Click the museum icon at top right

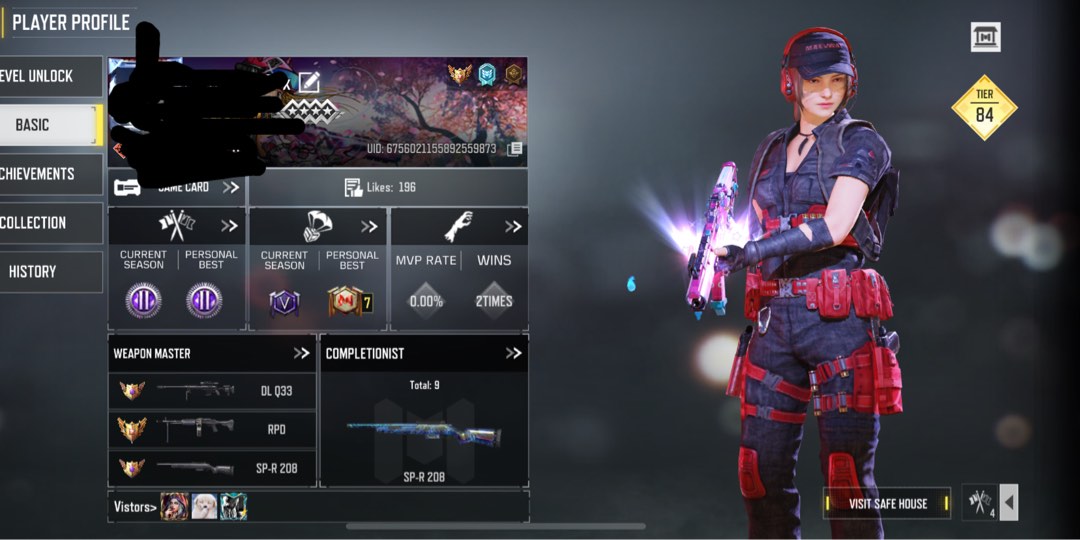coord(985,38)
